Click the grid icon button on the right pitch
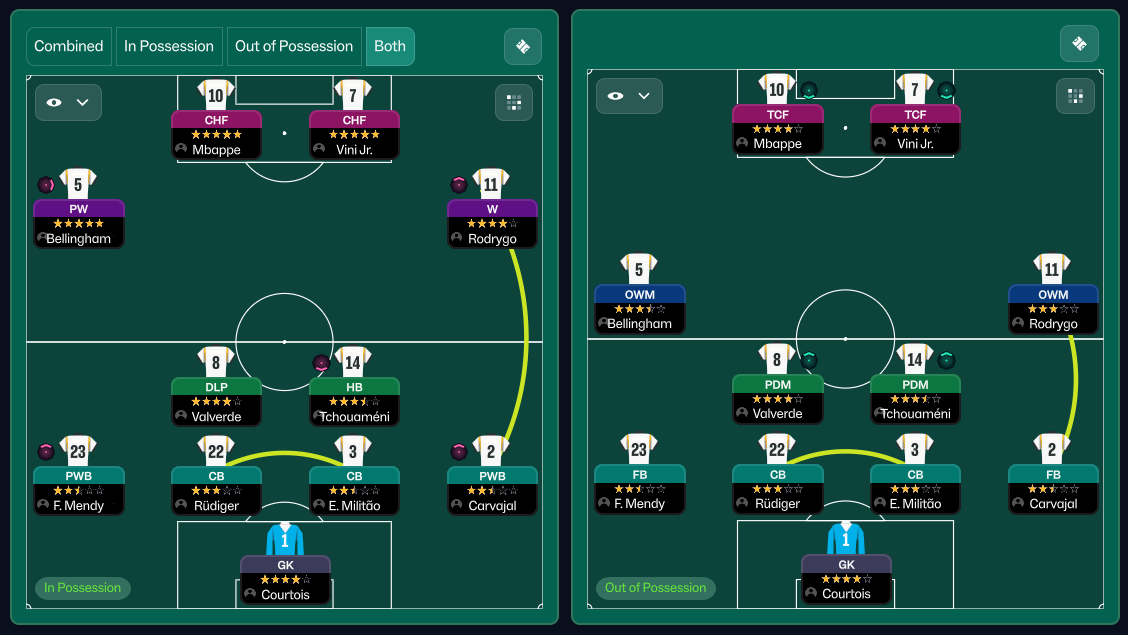 pos(1075,96)
